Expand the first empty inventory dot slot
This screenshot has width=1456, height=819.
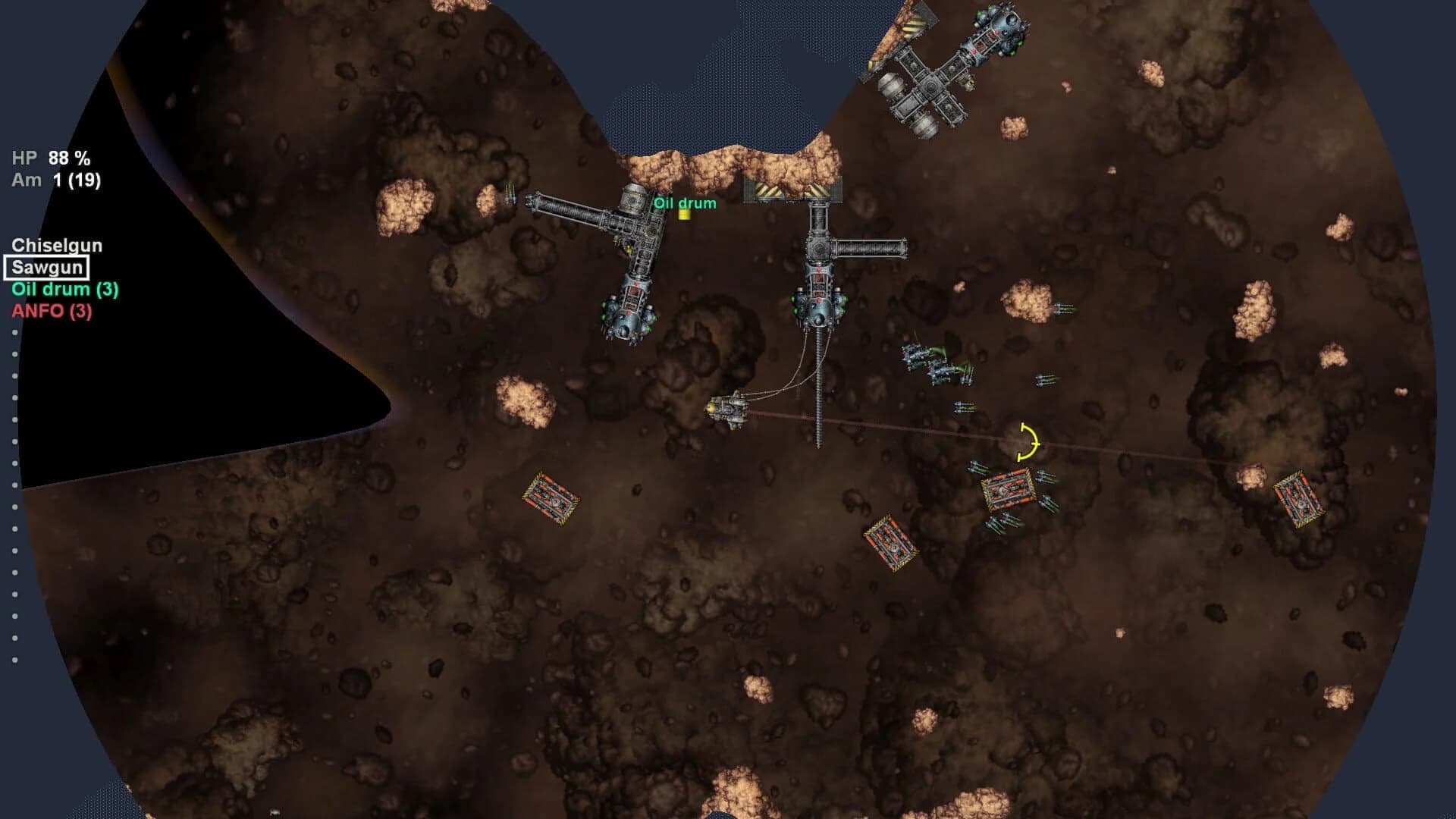tap(14, 331)
